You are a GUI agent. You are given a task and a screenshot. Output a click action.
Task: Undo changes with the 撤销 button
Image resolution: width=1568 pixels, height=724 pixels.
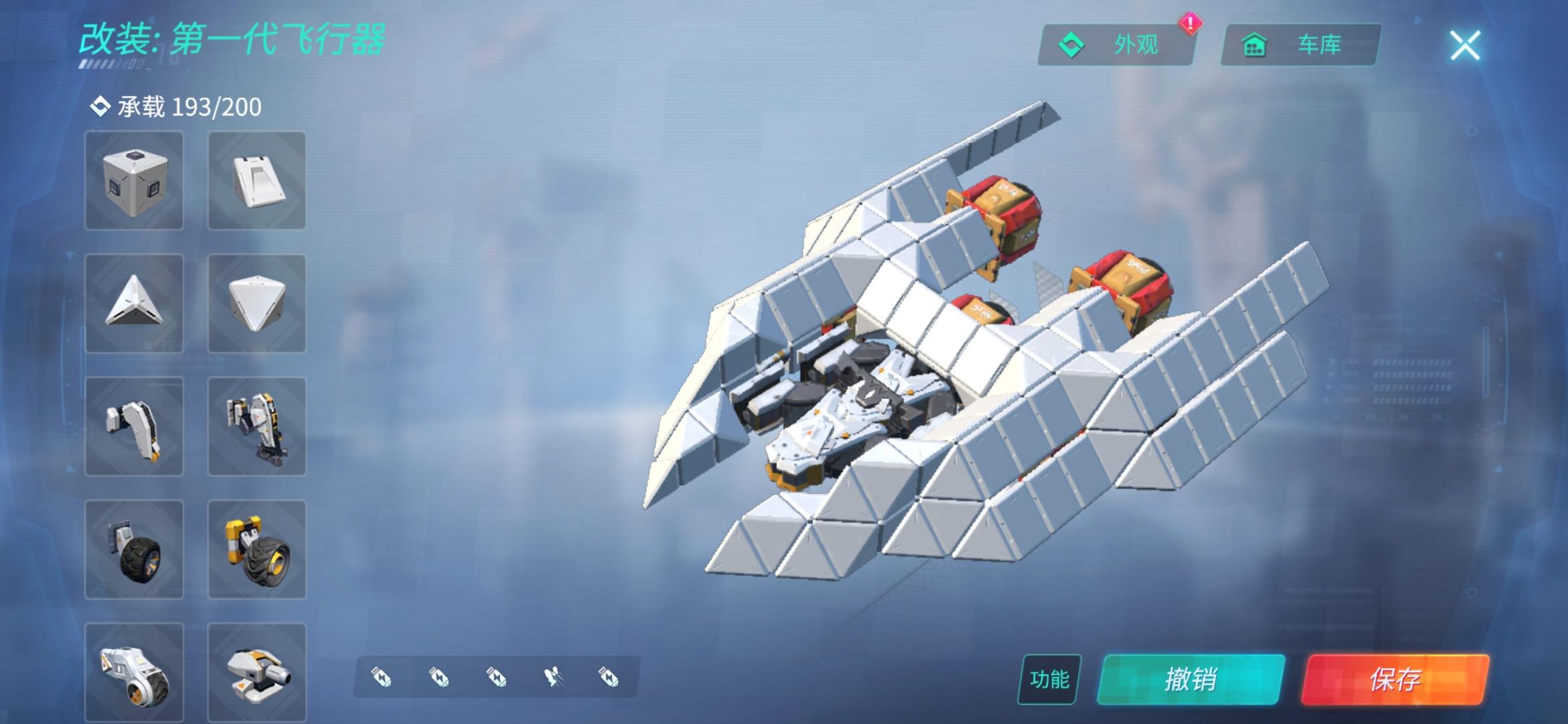[x=1191, y=679]
